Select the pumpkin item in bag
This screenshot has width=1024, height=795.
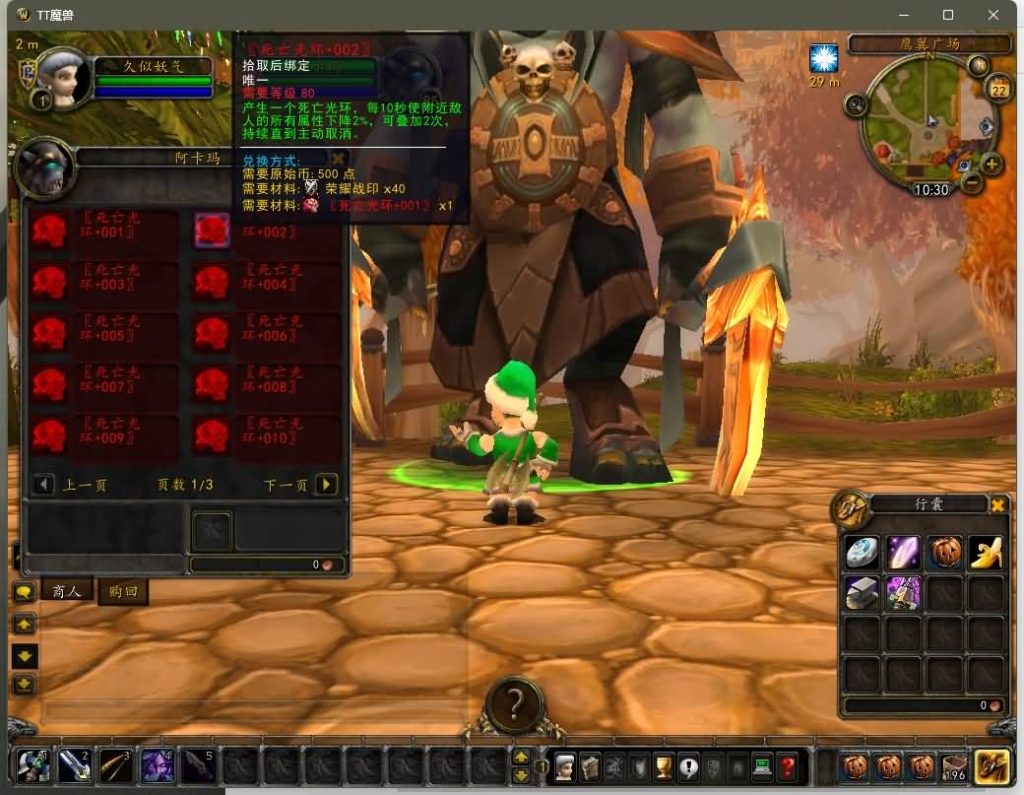click(x=944, y=552)
